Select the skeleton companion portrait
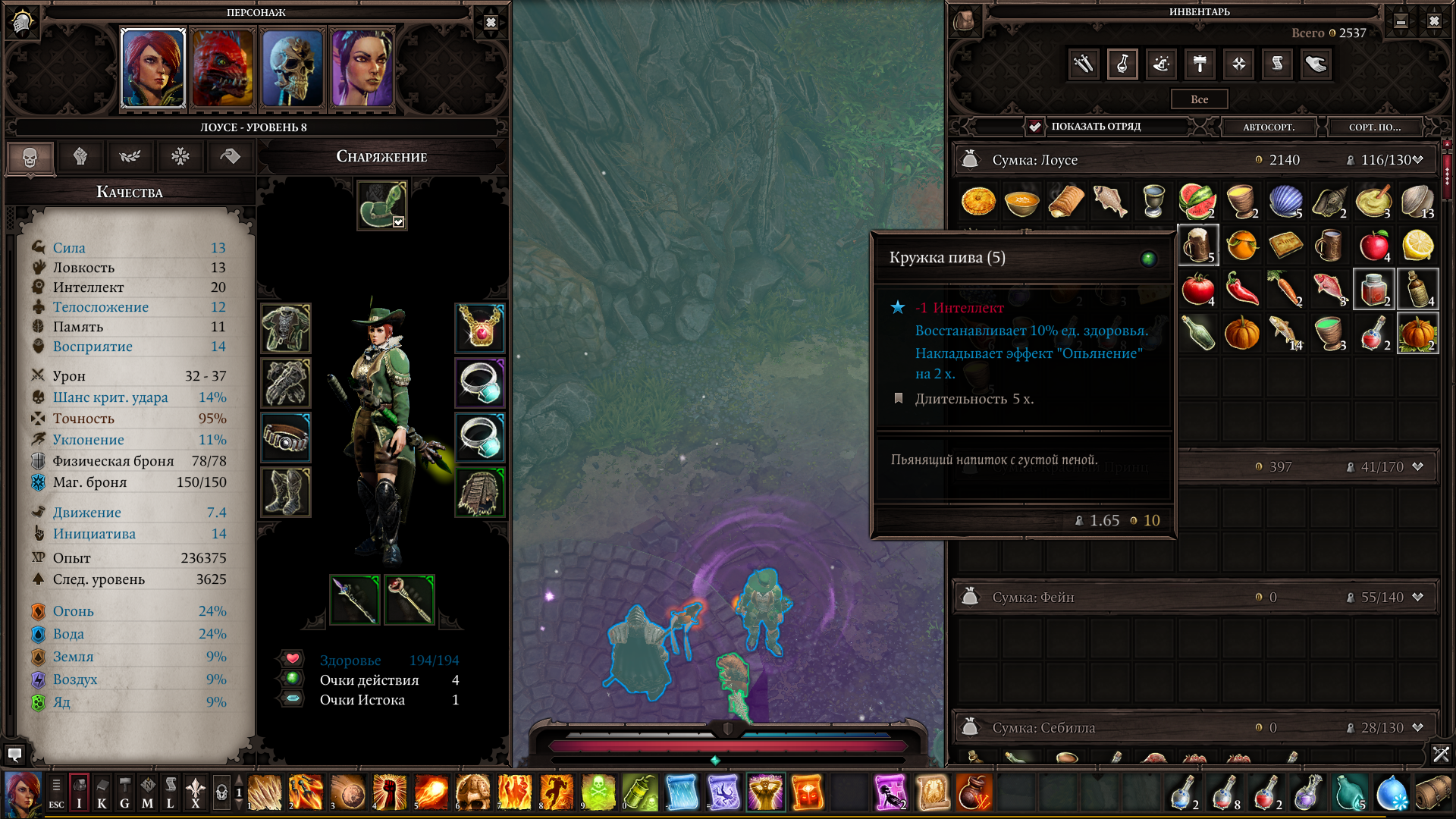This screenshot has height=819, width=1456. [293, 68]
